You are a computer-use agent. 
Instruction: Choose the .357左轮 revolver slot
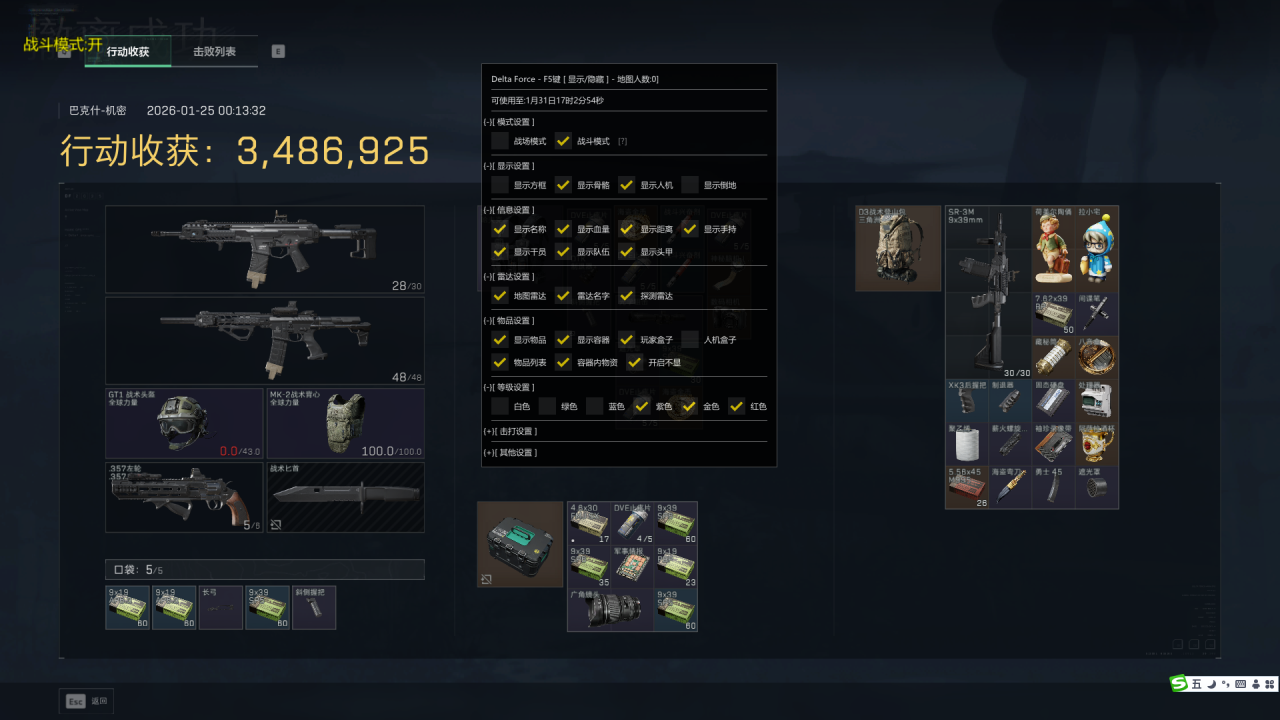coord(185,497)
